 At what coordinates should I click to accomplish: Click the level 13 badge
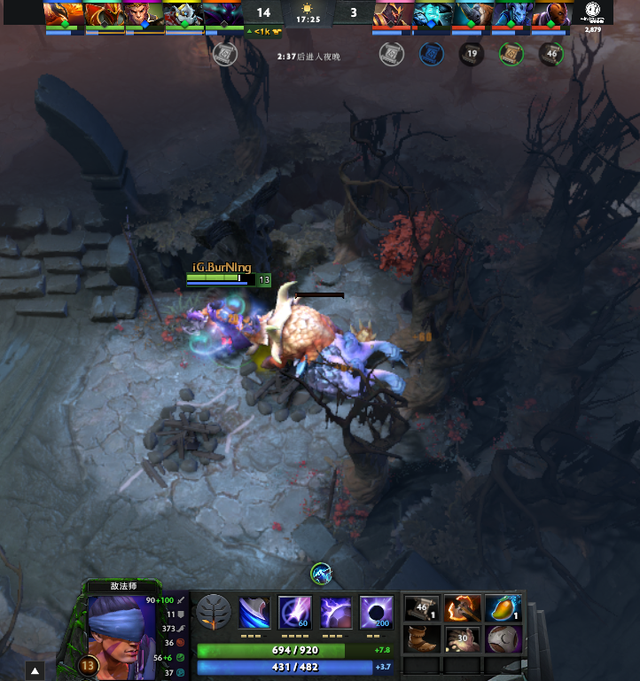coord(87,666)
